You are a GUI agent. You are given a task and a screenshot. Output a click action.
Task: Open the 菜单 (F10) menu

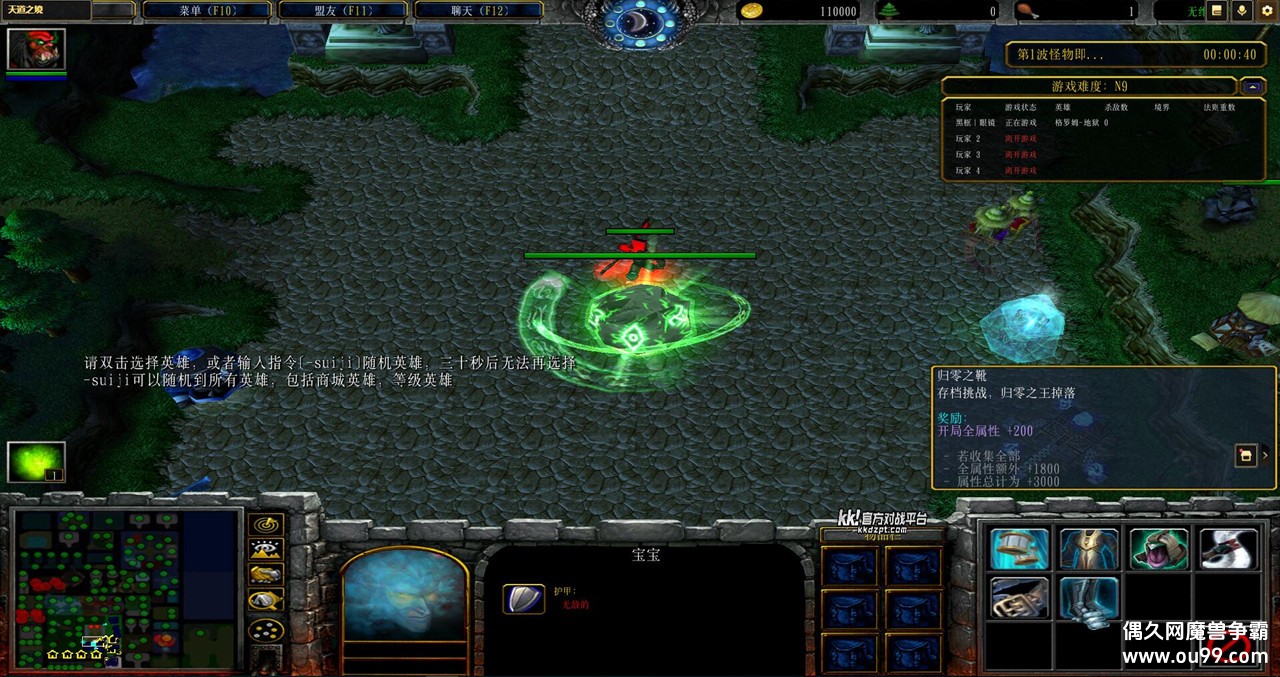pyautogui.click(x=207, y=11)
